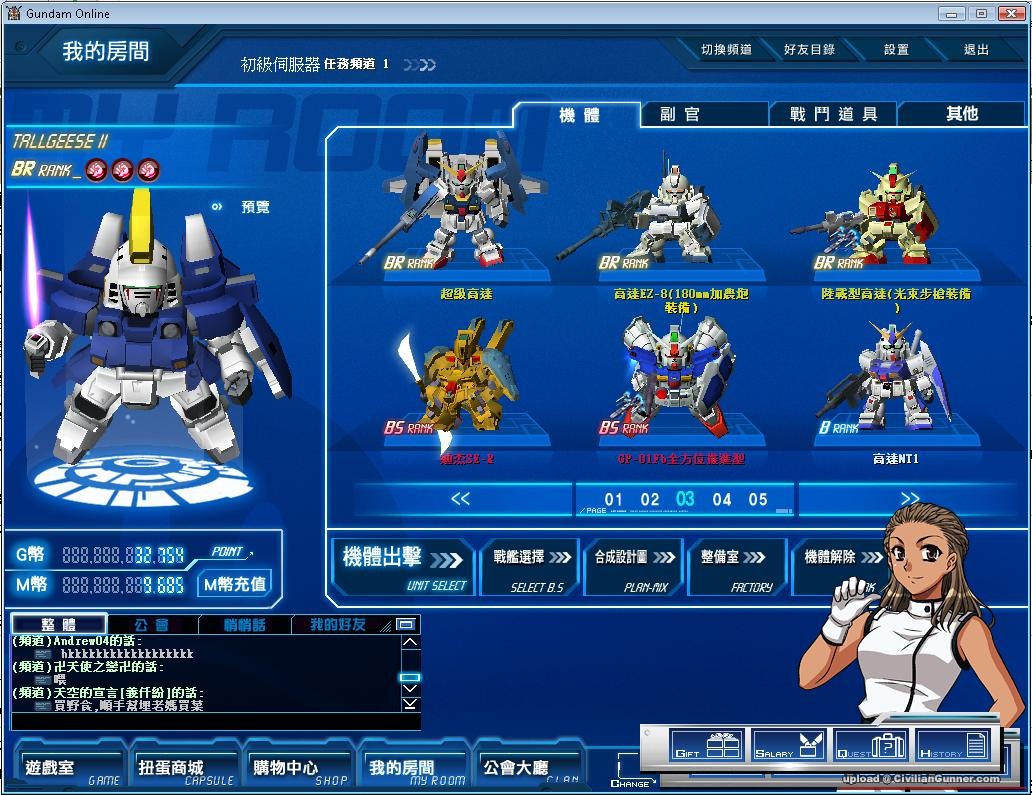The width and height of the screenshot is (1032, 795).
Task: Open the 戰鬥道具 tab
Action: tap(833, 115)
